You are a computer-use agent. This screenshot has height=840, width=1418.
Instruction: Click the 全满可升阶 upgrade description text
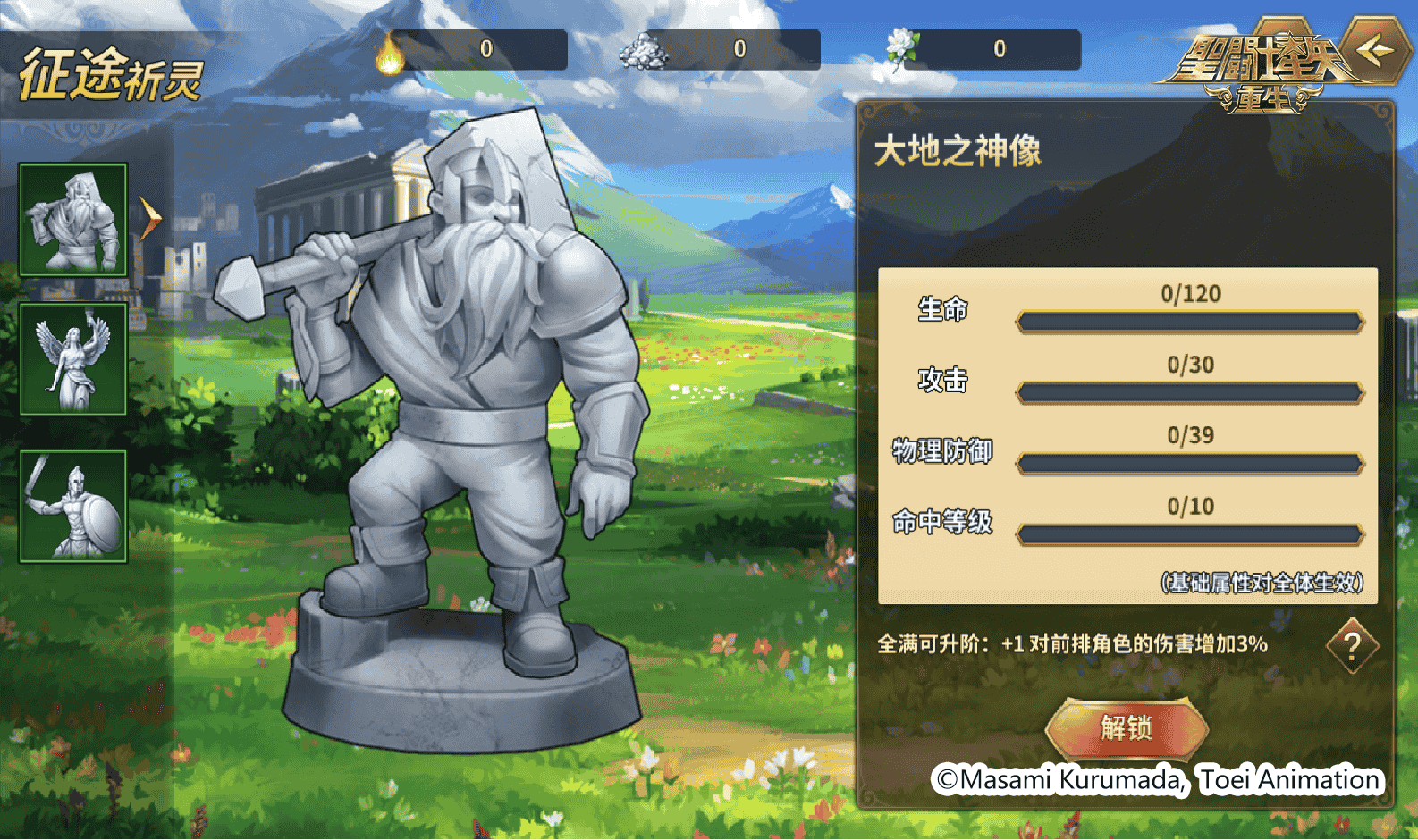click(1073, 643)
